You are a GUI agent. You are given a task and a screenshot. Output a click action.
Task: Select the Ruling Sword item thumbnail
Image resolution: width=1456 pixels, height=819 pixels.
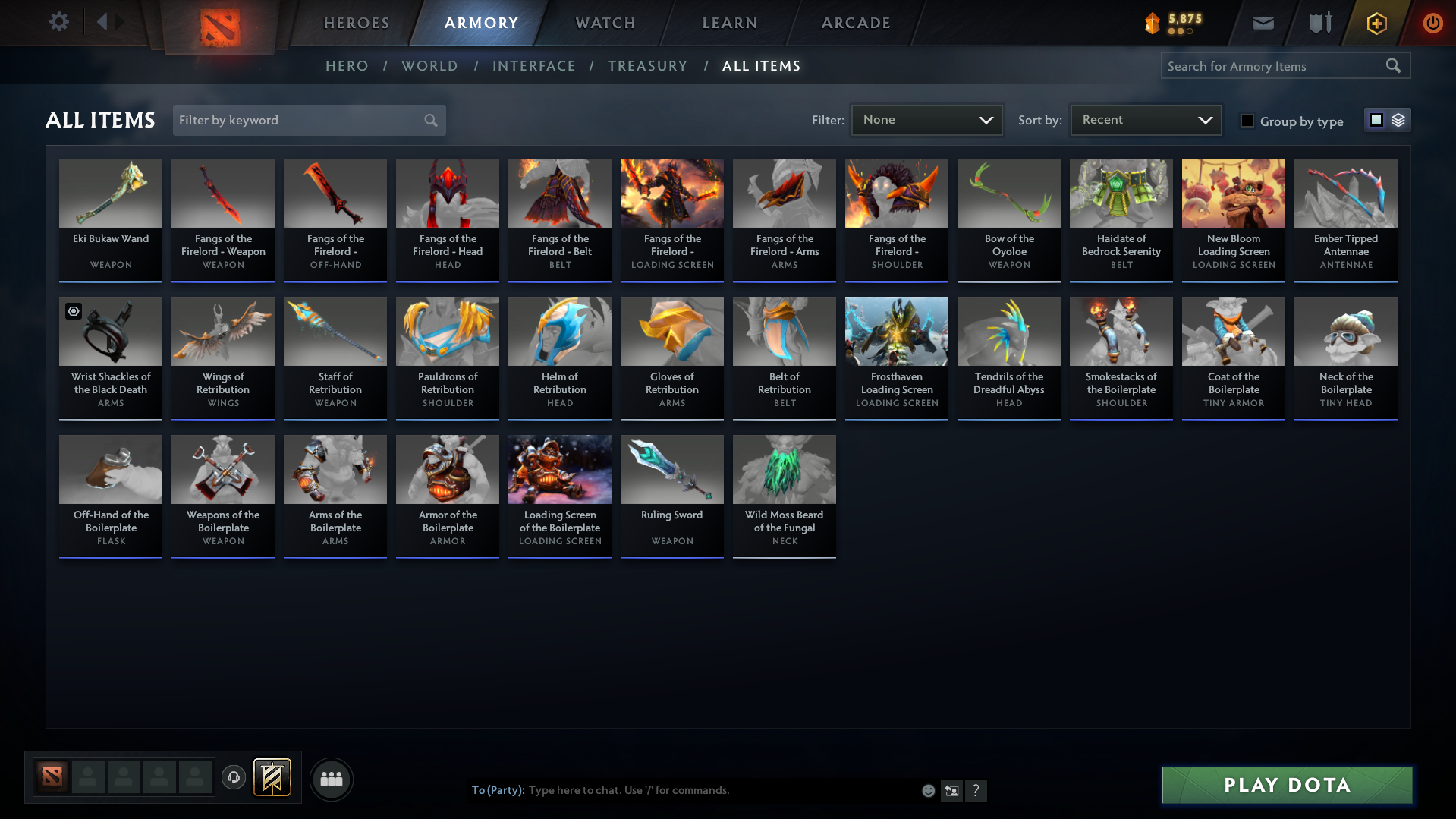click(x=671, y=469)
